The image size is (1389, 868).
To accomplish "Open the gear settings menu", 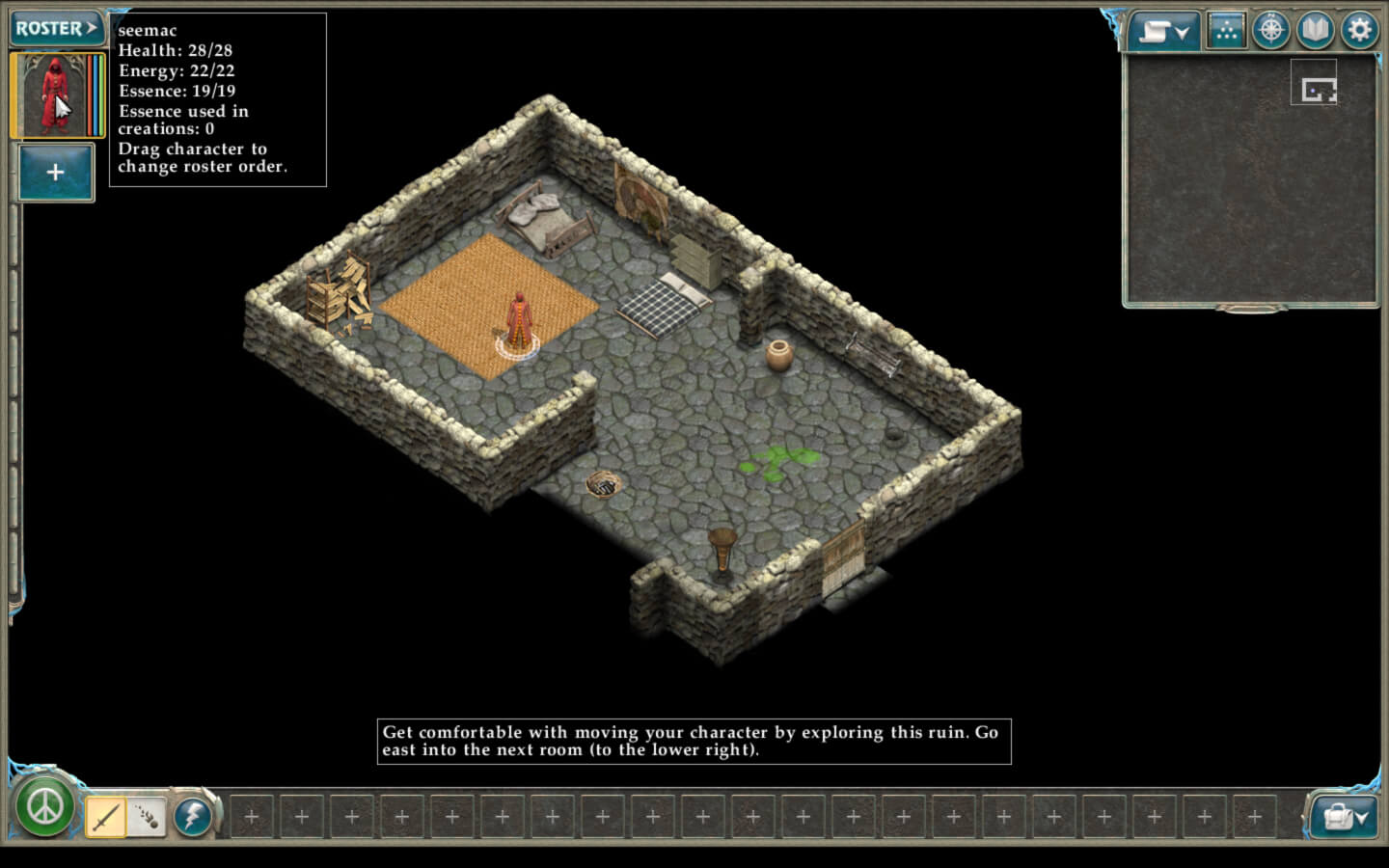I will 1359,31.
